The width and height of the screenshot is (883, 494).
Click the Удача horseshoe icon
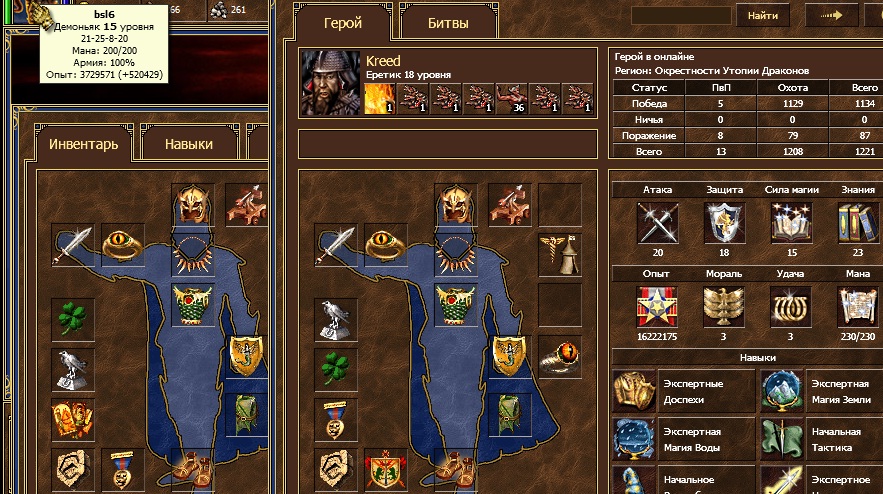789,306
